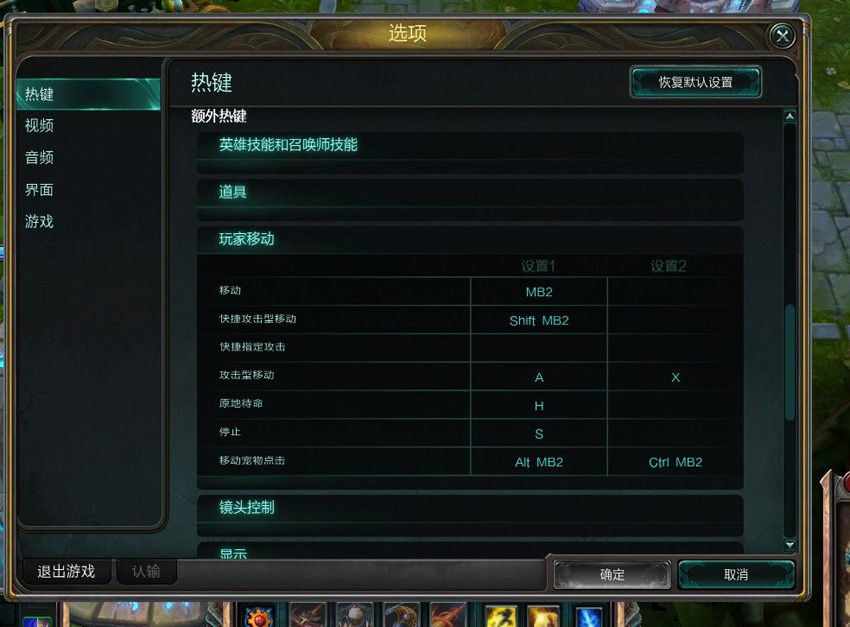Collapse the 玩家移动 player movement section
This screenshot has height=627, width=850.
[247, 239]
